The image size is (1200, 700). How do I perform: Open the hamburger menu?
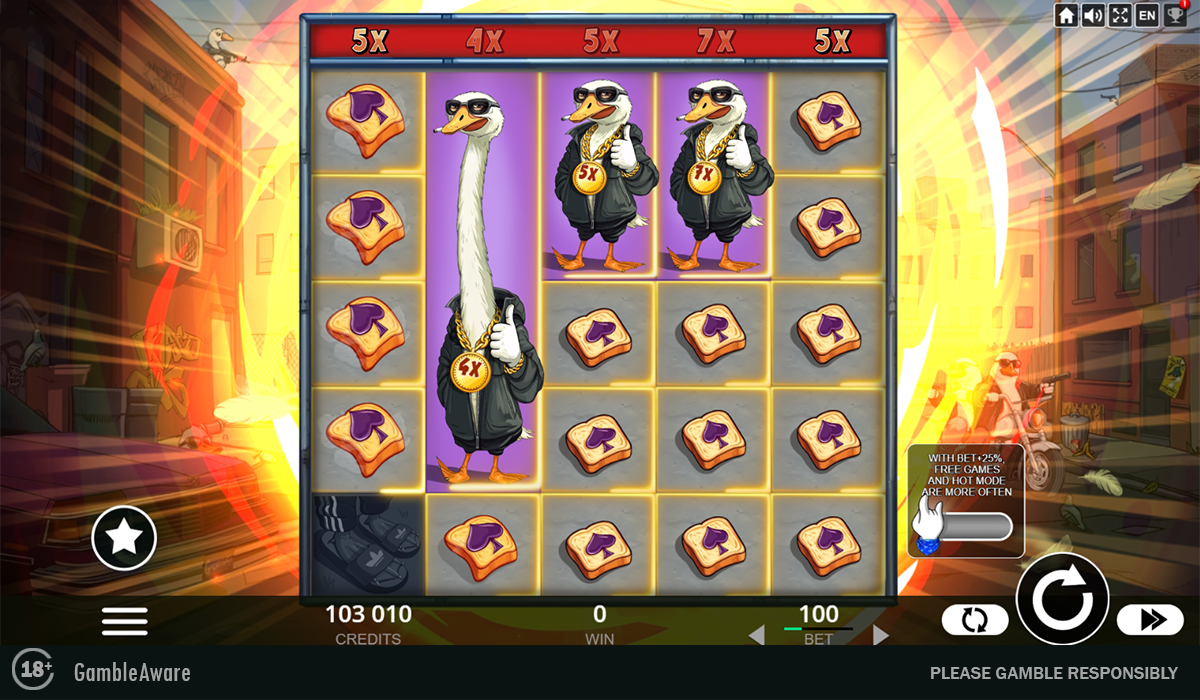tap(125, 621)
